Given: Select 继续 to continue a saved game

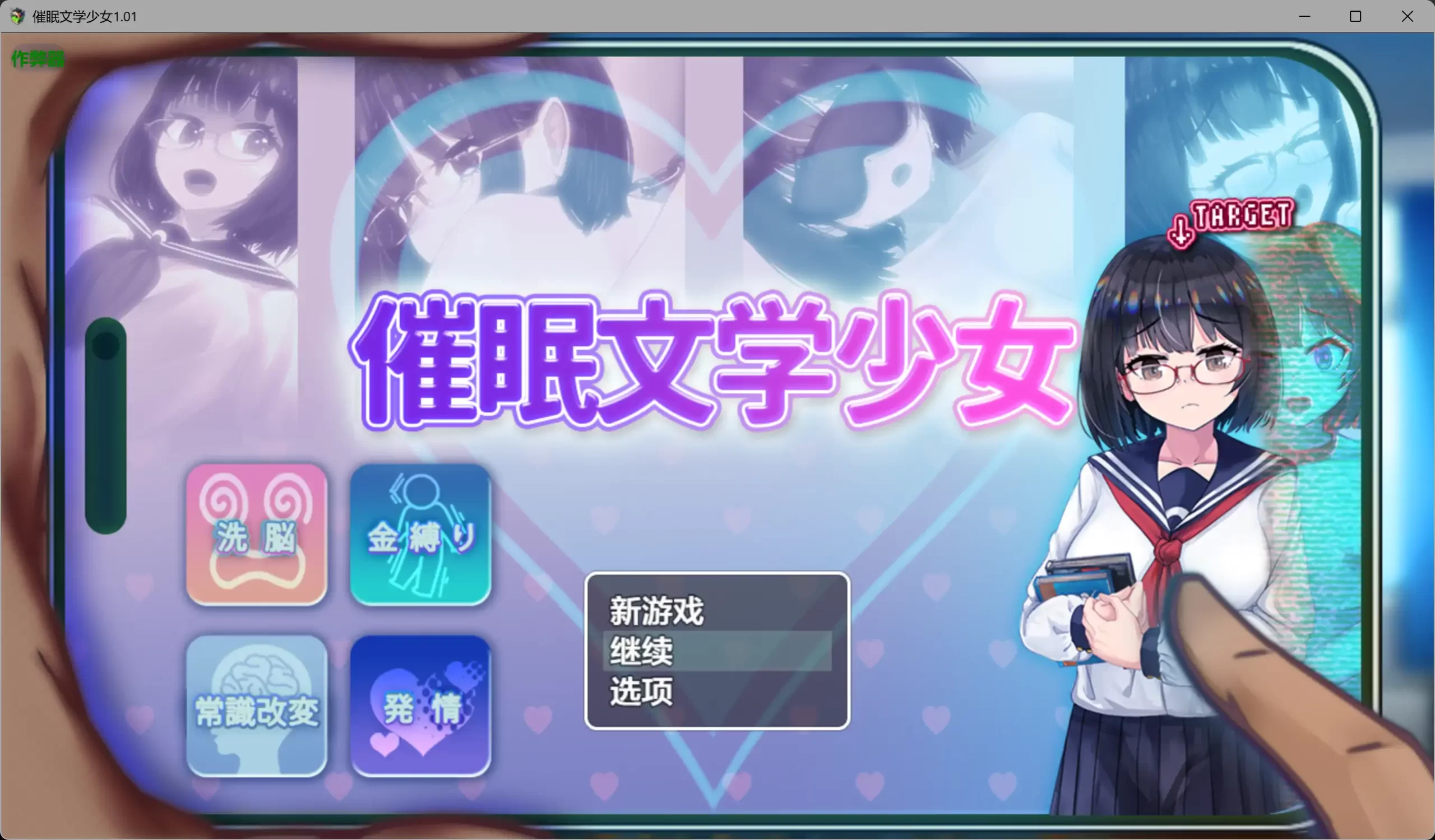Looking at the screenshot, I should coord(641,652).
